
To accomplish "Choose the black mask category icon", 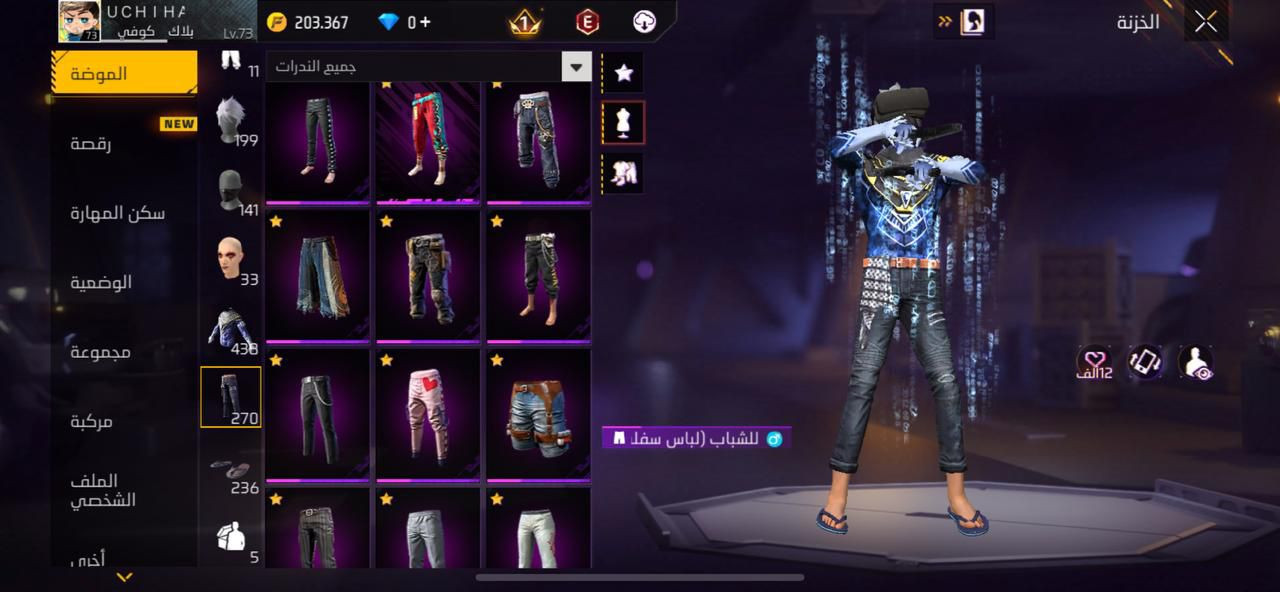I will pyautogui.click(x=231, y=191).
